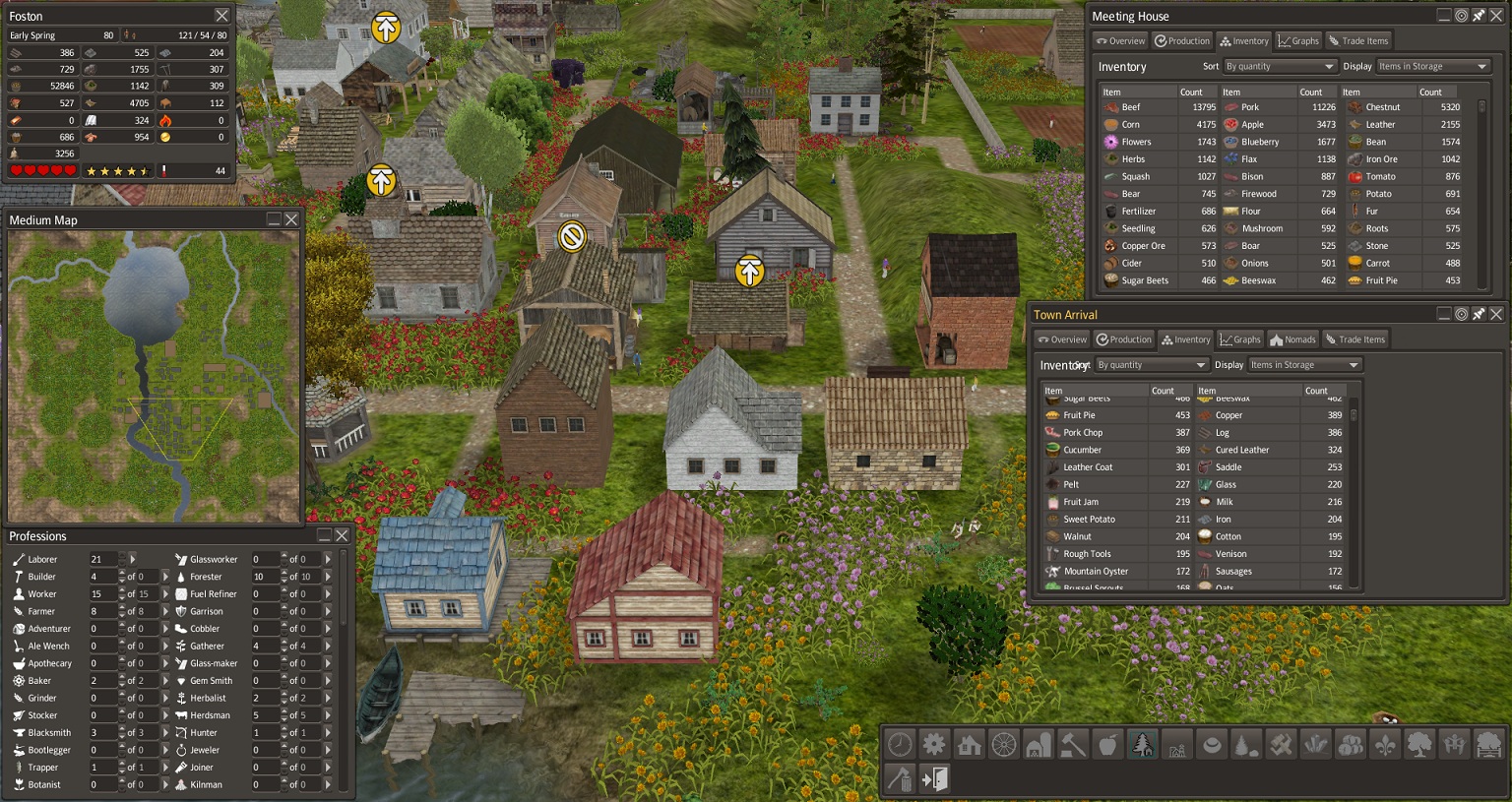This screenshot has width=1512, height=802.
Task: Show the Nomads tab in Town Arrival
Action: (x=1292, y=339)
